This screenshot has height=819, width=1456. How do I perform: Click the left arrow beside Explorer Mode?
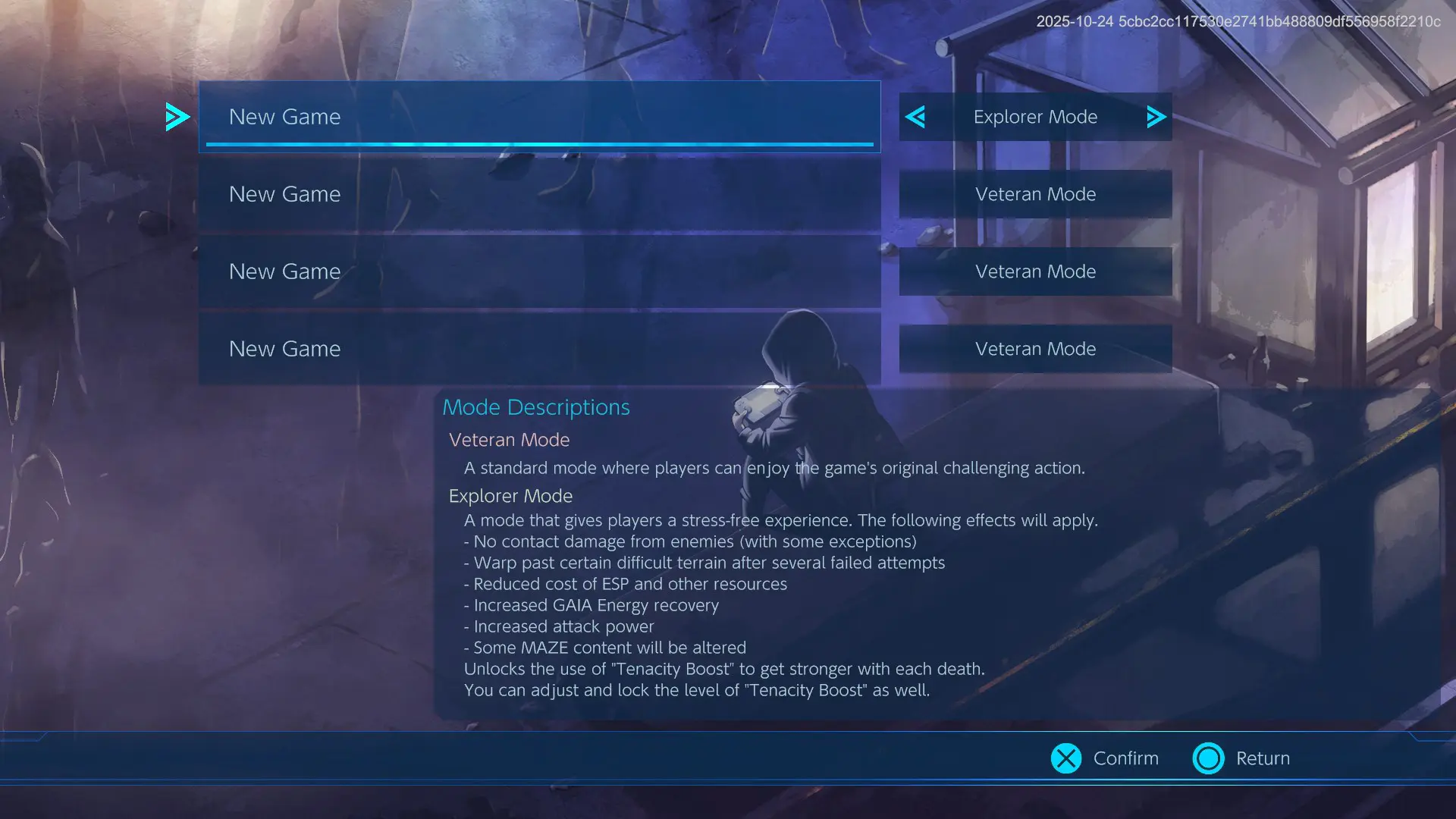[x=915, y=117]
